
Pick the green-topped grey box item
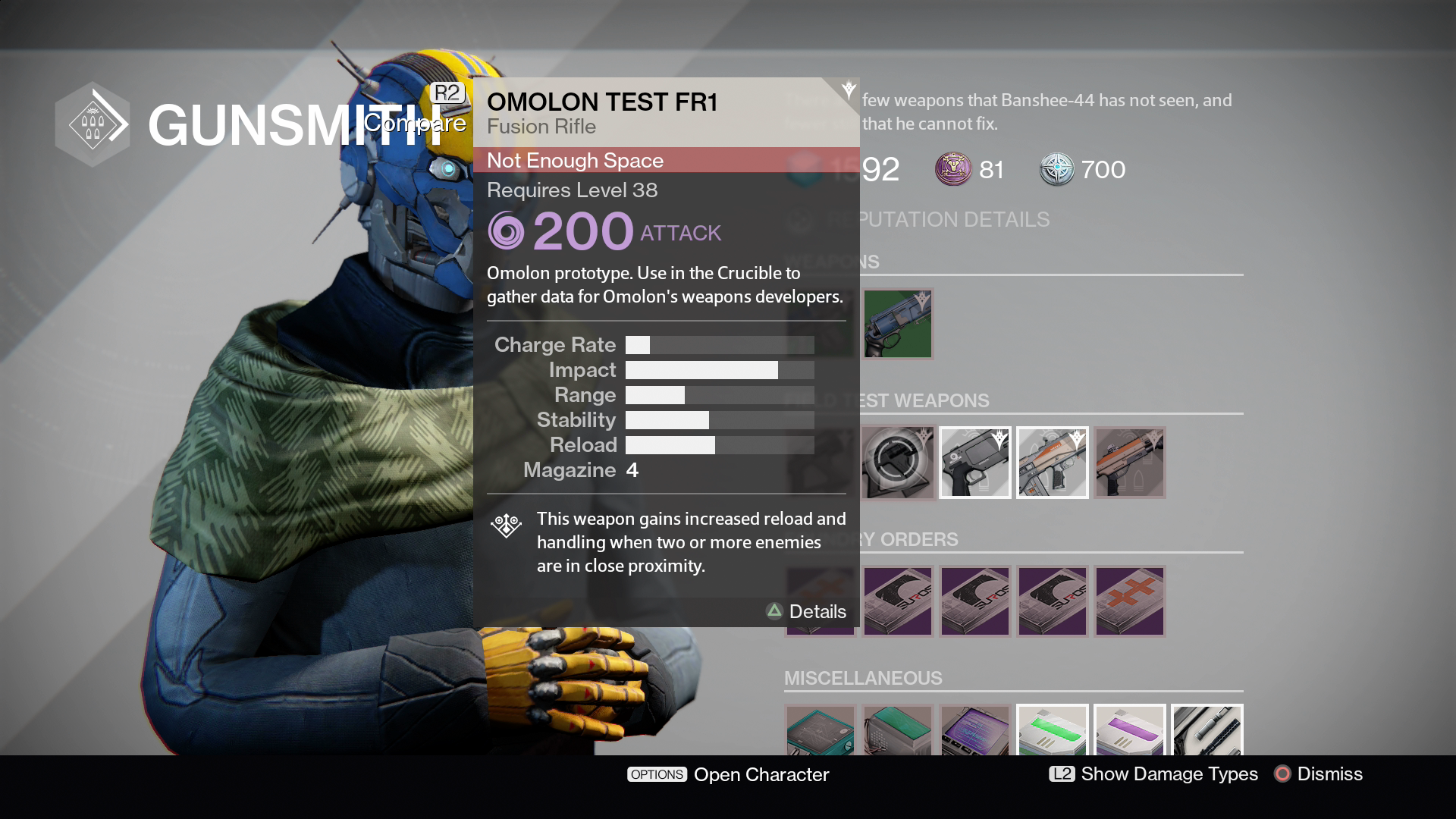coord(897,731)
